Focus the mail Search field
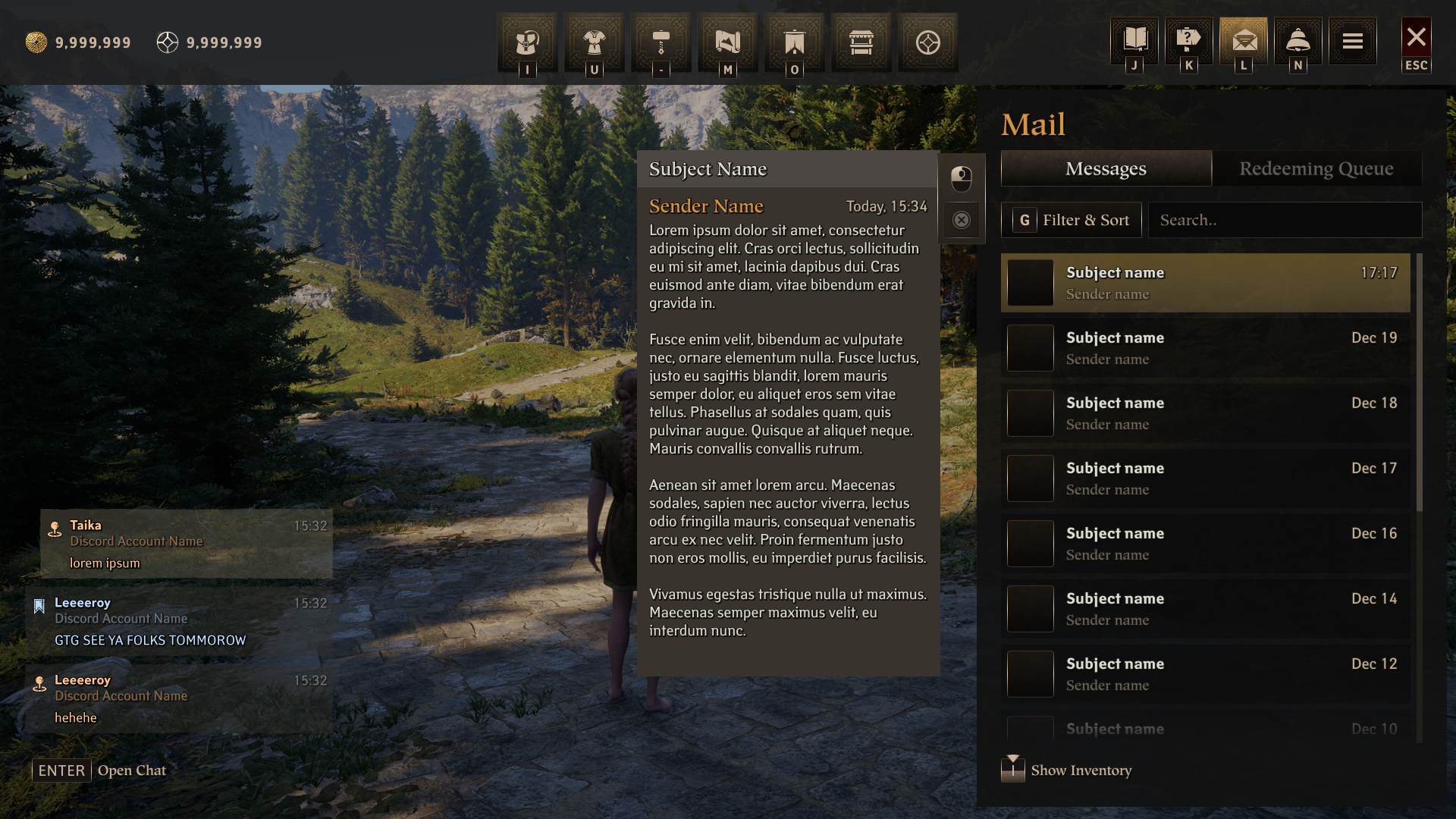The height and width of the screenshot is (819, 1456). coord(1285,220)
